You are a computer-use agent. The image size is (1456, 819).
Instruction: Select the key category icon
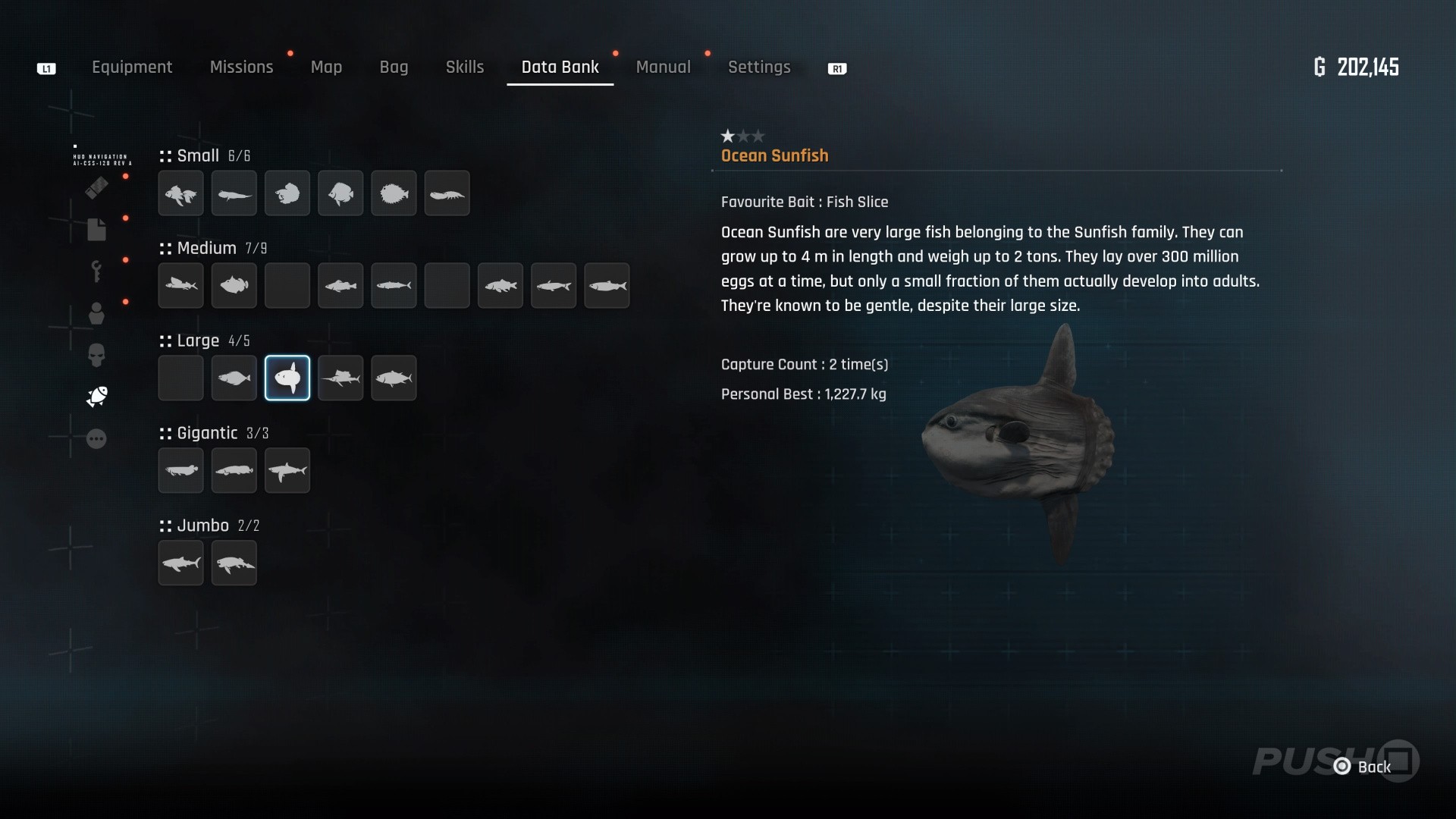96,271
